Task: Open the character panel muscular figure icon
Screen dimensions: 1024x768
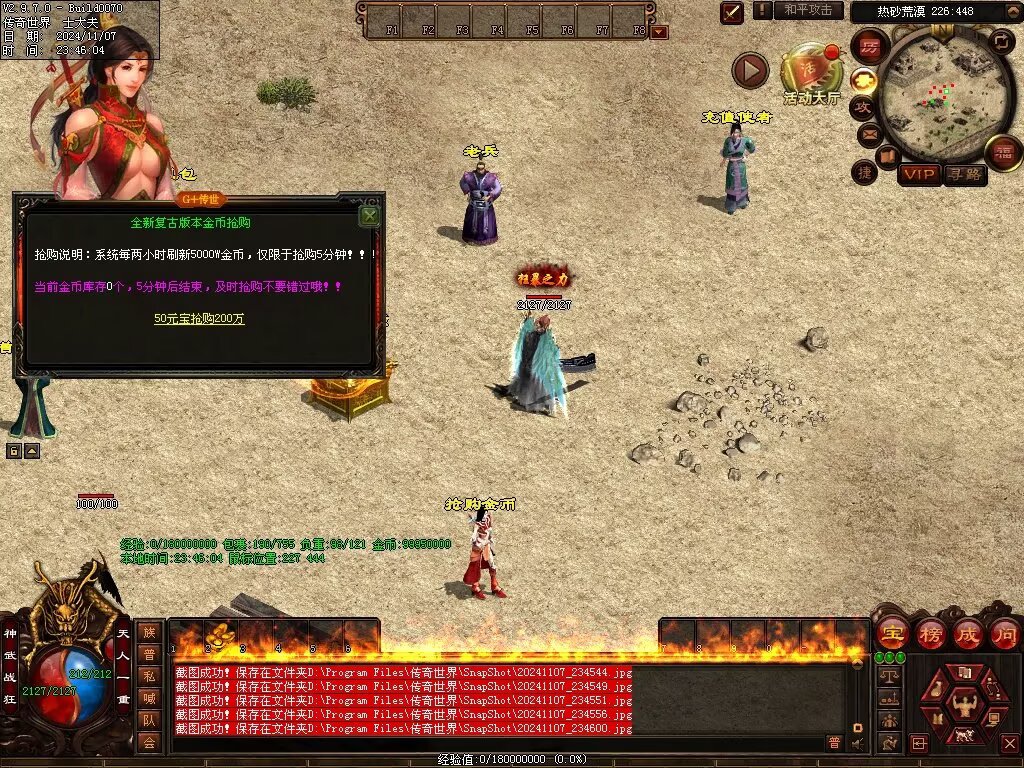Action: tap(964, 705)
